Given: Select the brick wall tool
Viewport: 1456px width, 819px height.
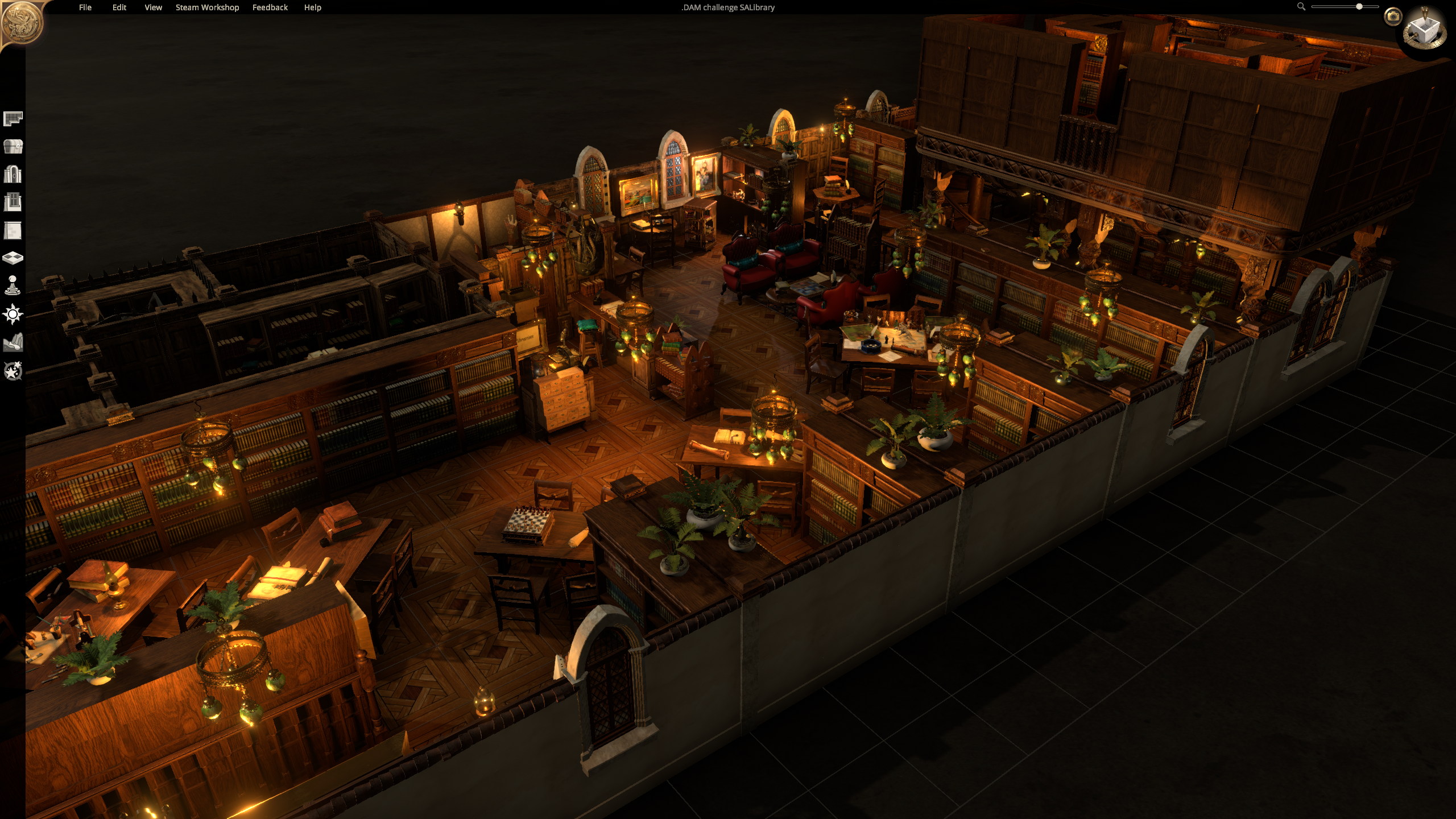Looking at the screenshot, I should [x=13, y=230].
